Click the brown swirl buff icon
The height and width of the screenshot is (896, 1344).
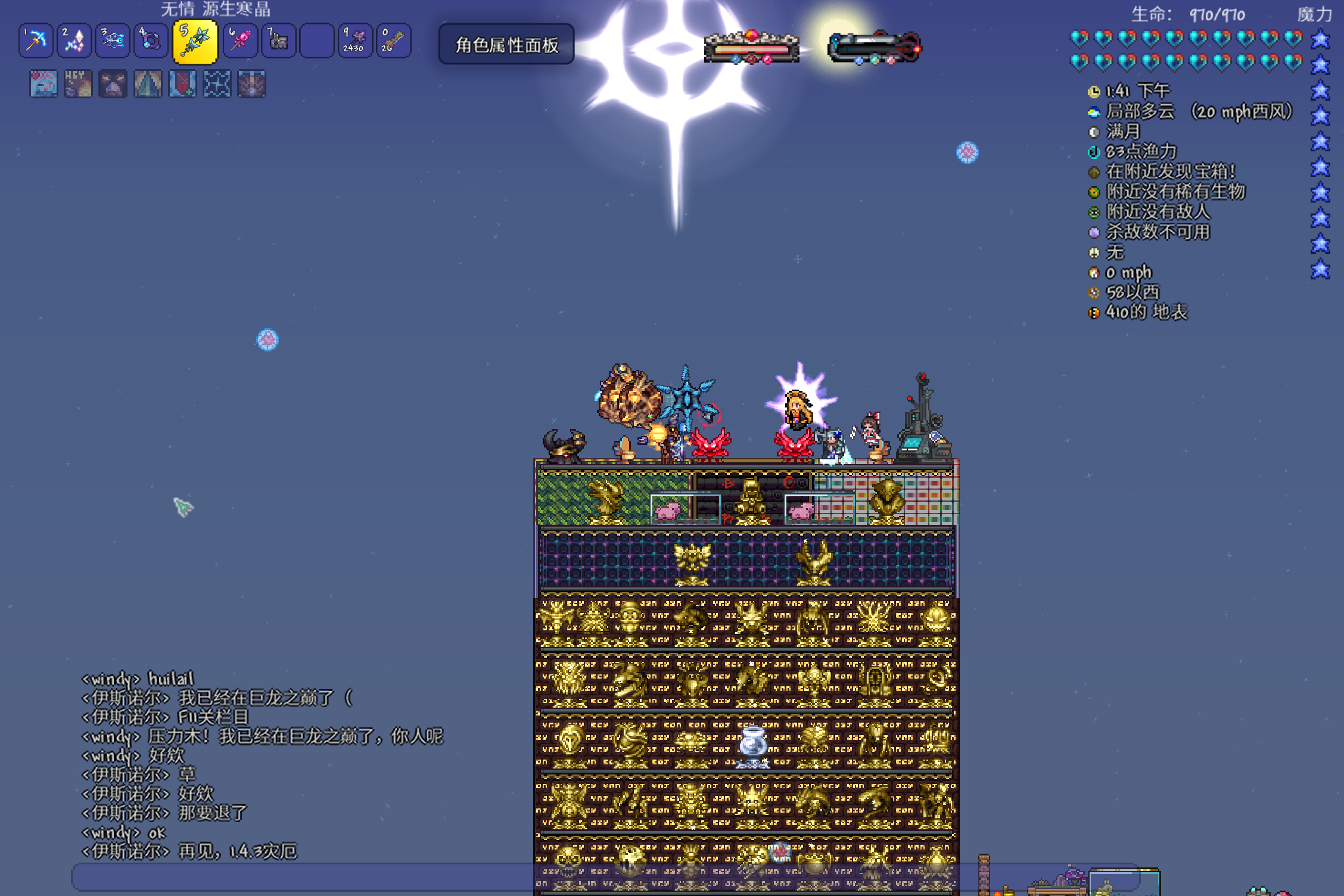point(251,84)
